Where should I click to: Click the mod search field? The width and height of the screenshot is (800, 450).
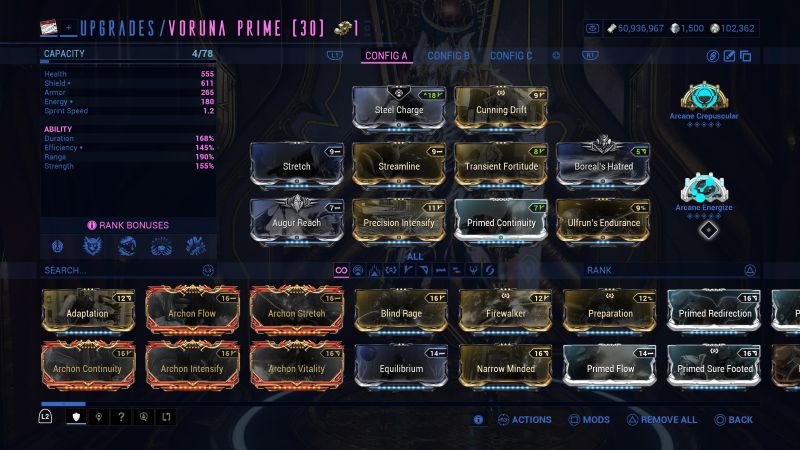click(x=120, y=270)
